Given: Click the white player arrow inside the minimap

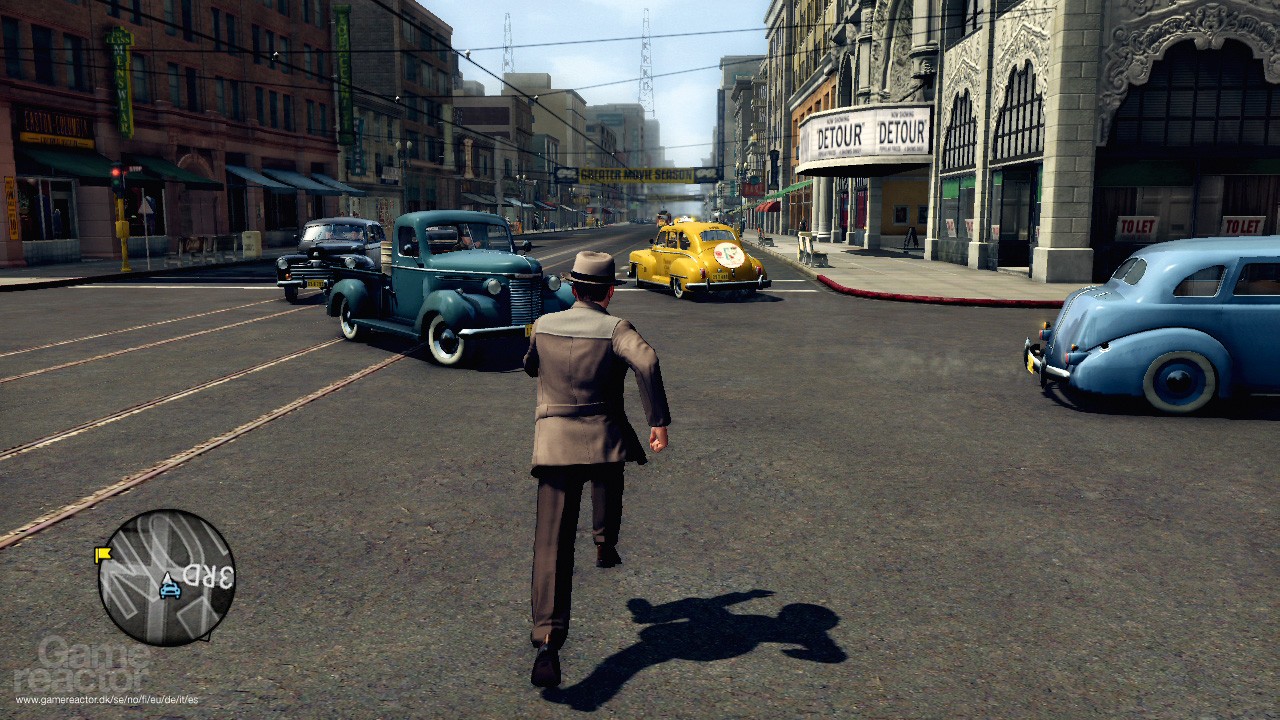Looking at the screenshot, I should [167, 578].
